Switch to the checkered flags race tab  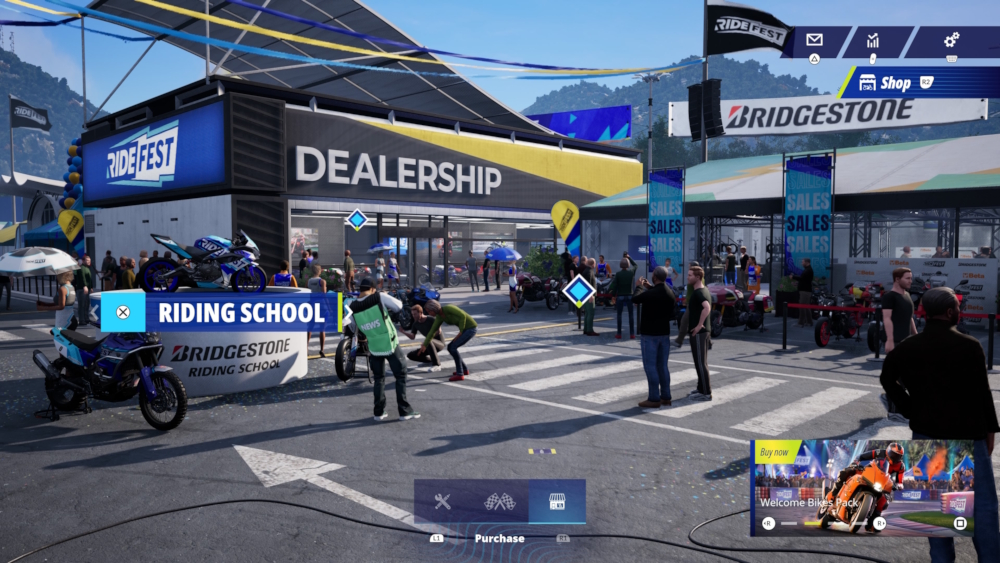click(499, 502)
